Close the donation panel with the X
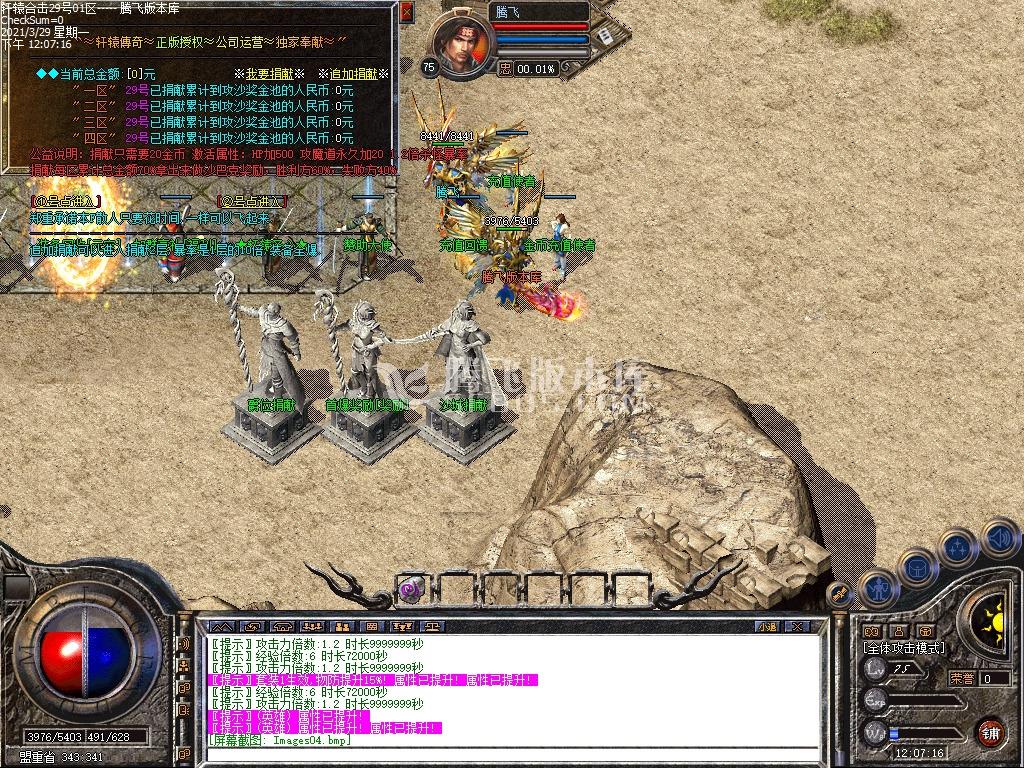The image size is (1024, 768). (x=406, y=12)
